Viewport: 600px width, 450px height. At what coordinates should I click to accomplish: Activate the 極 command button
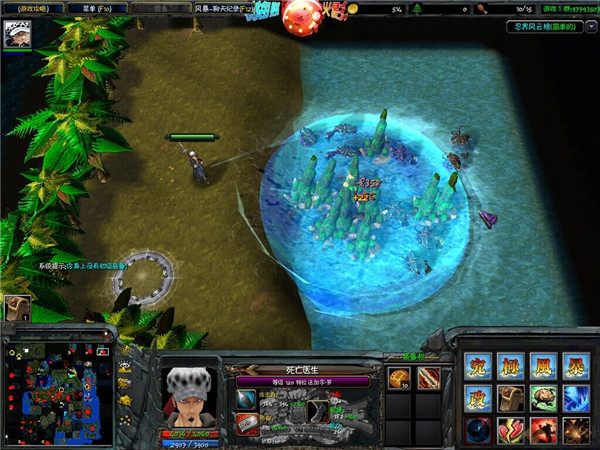pyautogui.click(x=510, y=366)
